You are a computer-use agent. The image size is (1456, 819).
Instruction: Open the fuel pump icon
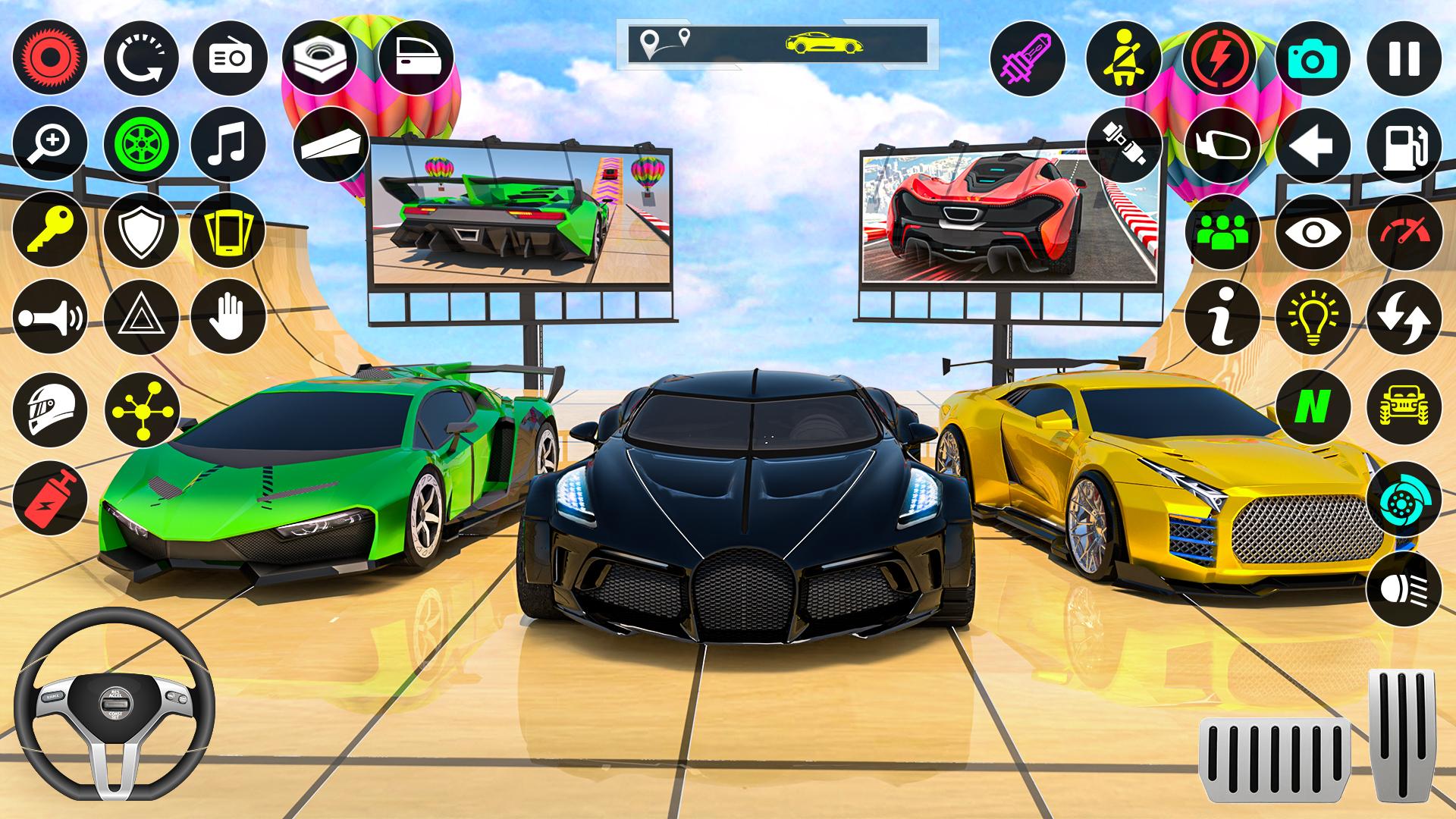[1404, 146]
